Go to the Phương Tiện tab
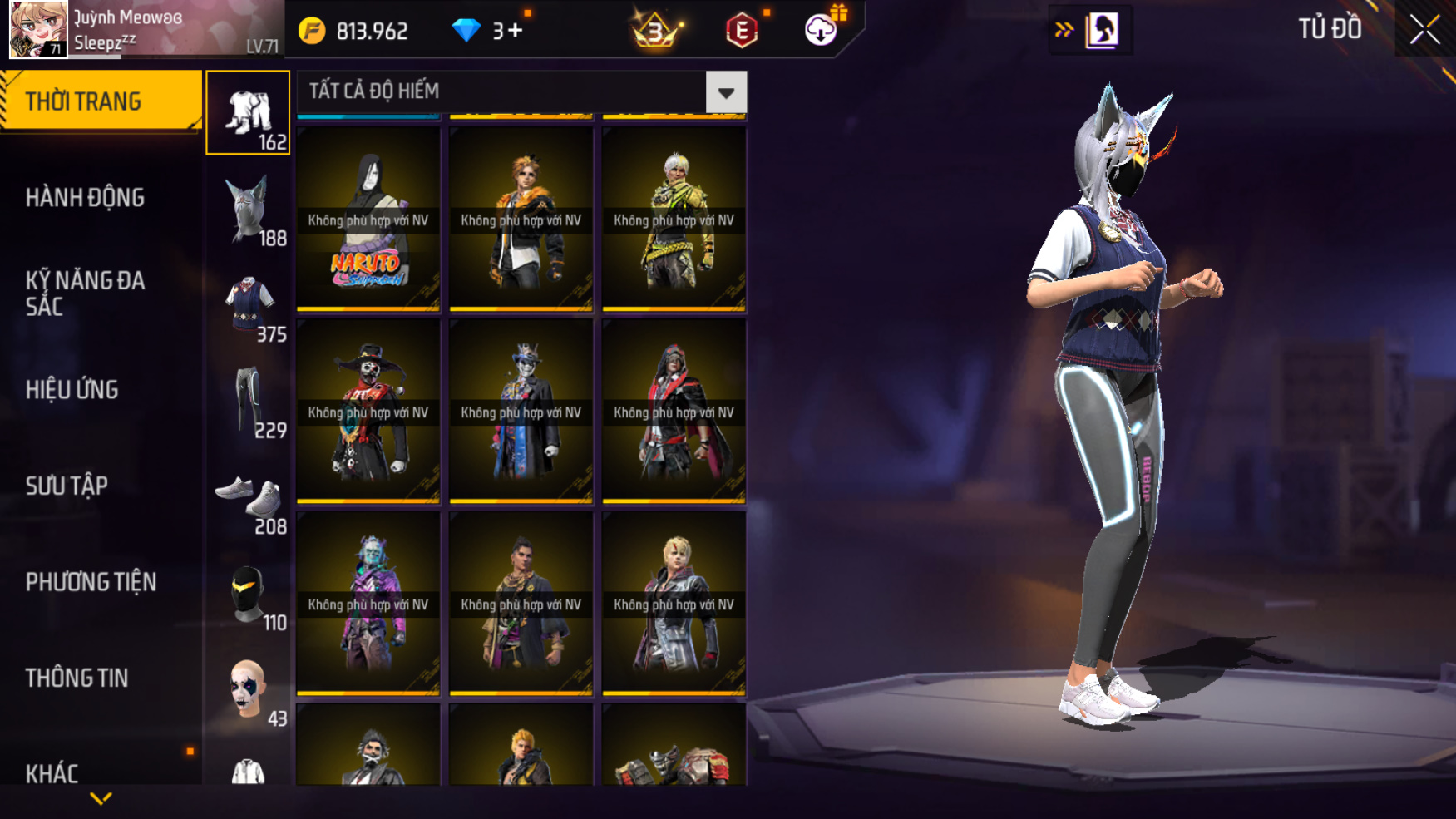The image size is (1456, 819). pos(91,582)
